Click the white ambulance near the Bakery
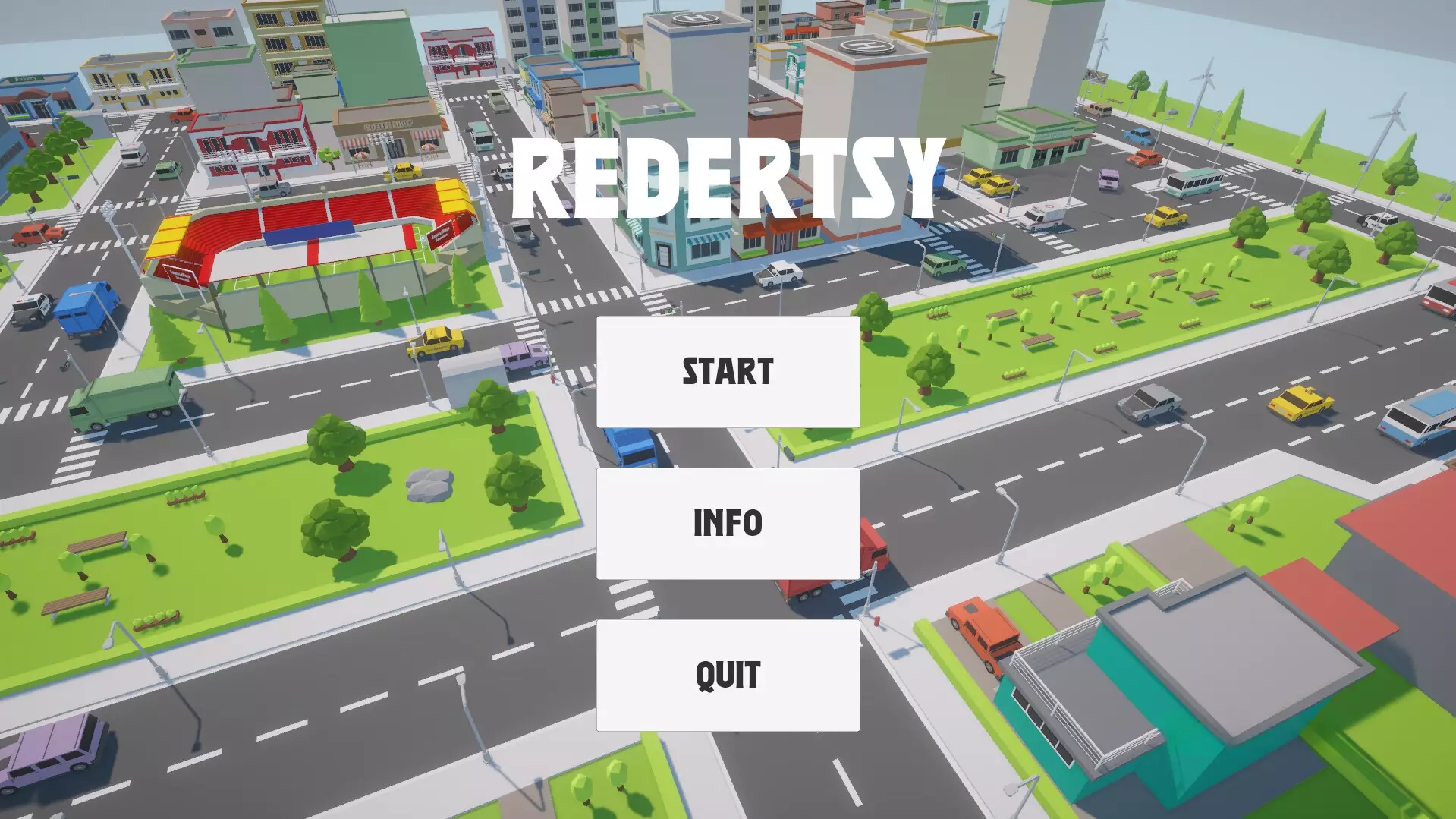Screen dimensions: 1456x819 point(134,154)
